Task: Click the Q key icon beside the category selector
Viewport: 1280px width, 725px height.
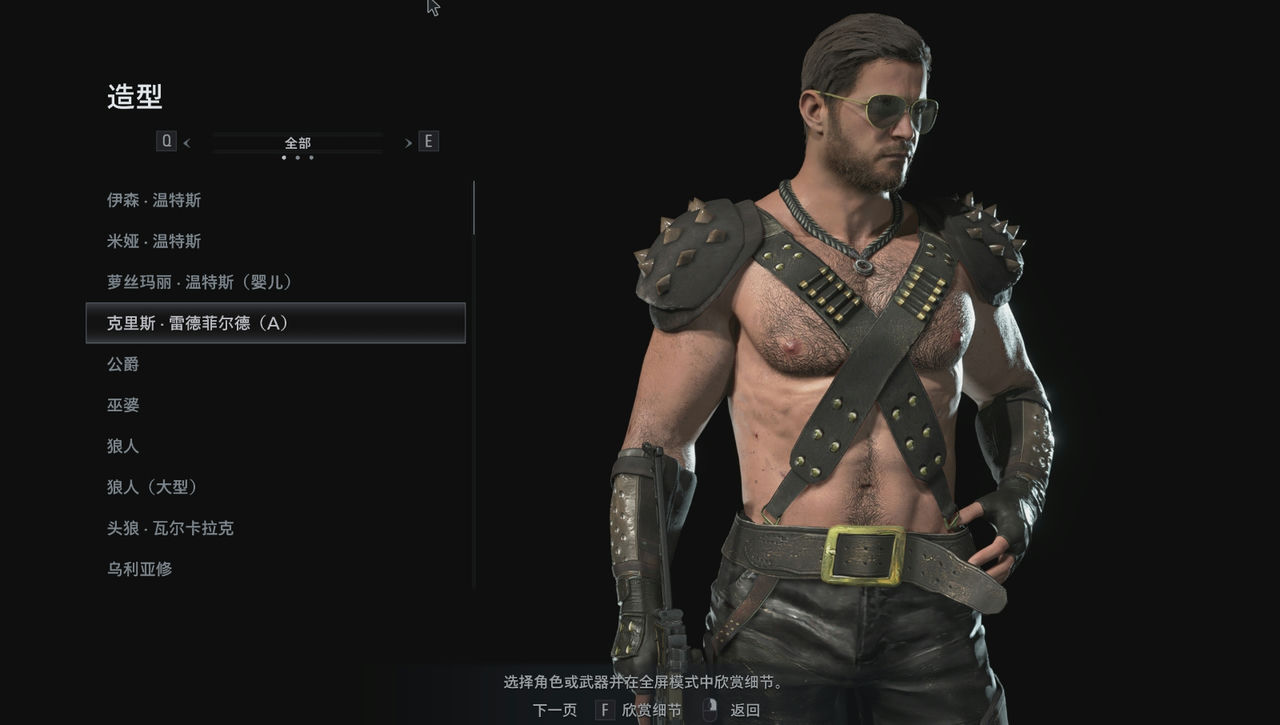Action: point(168,141)
